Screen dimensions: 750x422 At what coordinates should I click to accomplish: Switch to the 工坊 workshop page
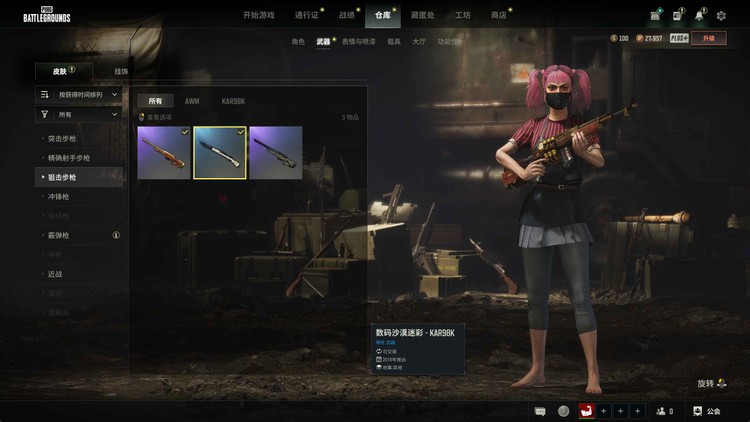point(463,15)
